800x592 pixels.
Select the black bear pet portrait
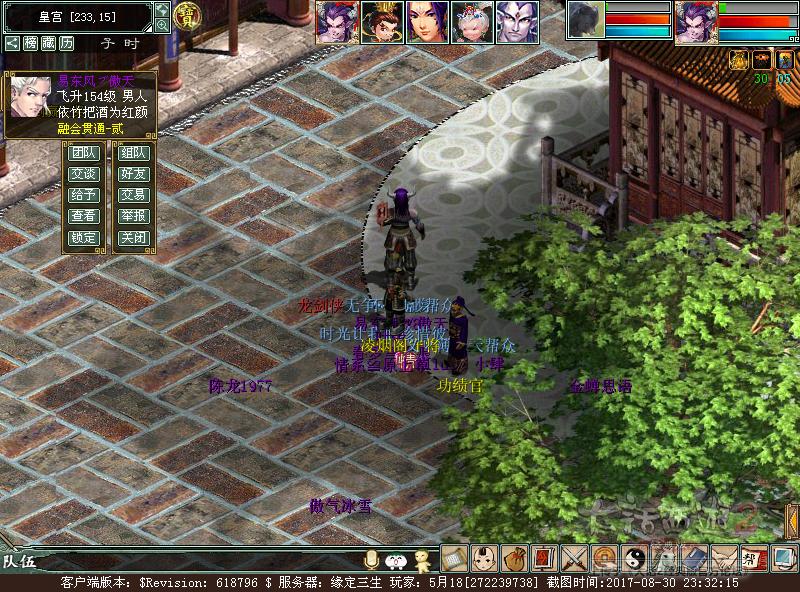pyautogui.click(x=585, y=19)
